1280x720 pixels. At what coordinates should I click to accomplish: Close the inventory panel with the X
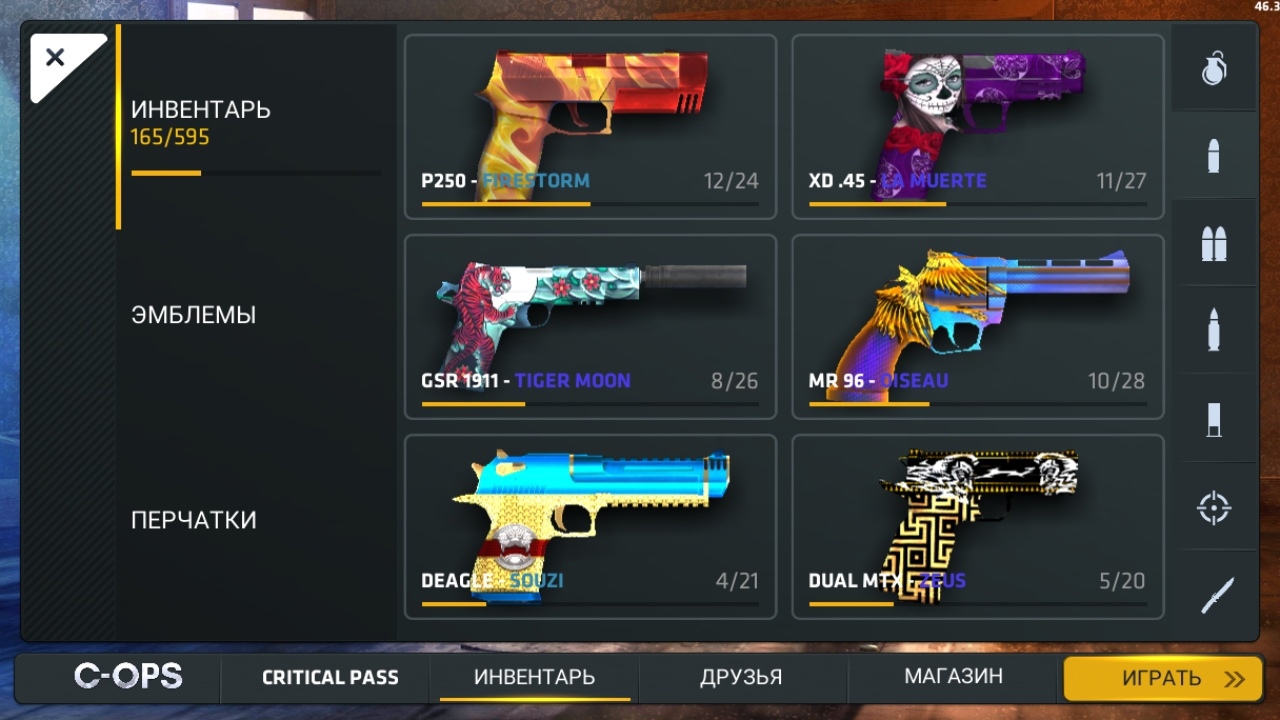(x=55, y=58)
